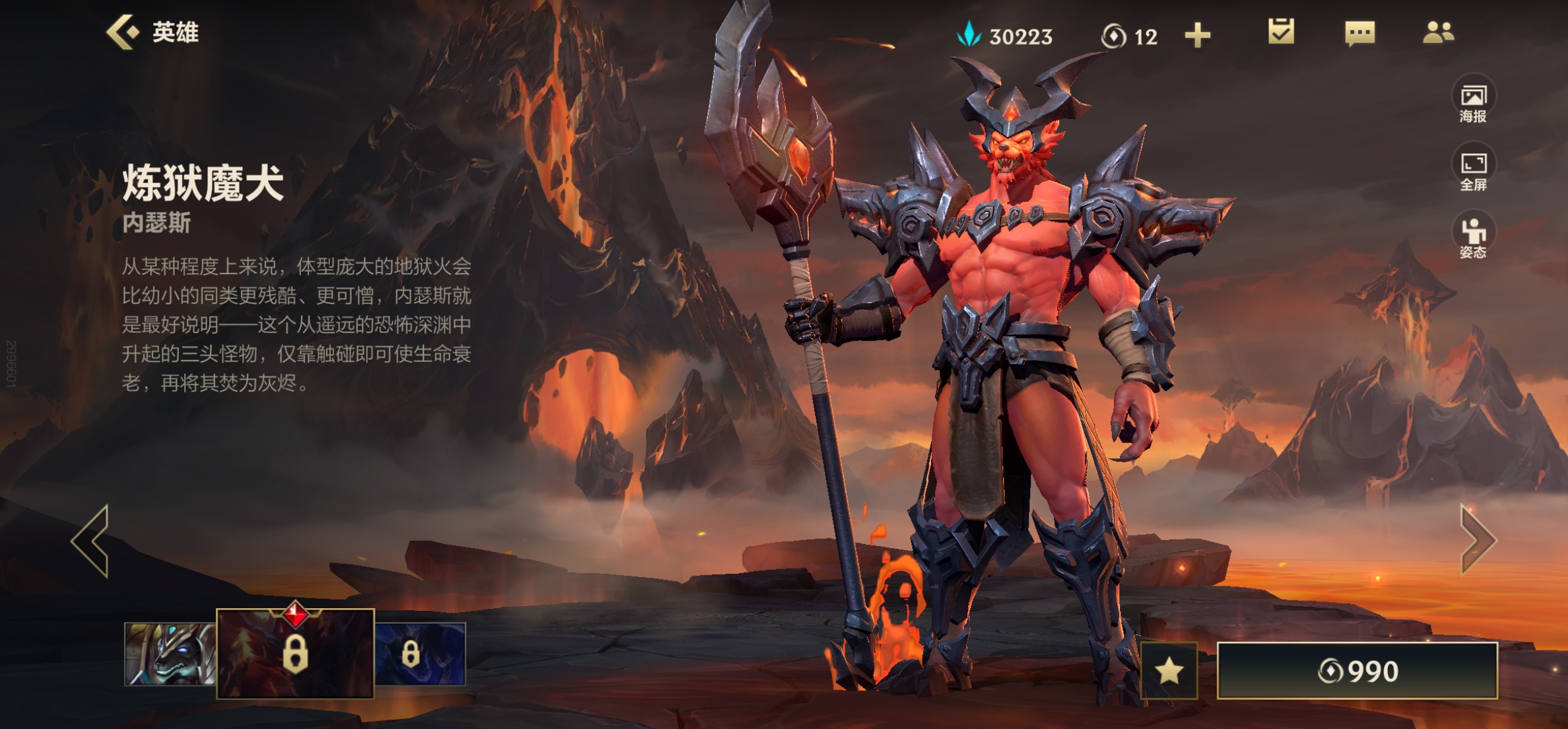Open the friends list icon

tap(1438, 32)
